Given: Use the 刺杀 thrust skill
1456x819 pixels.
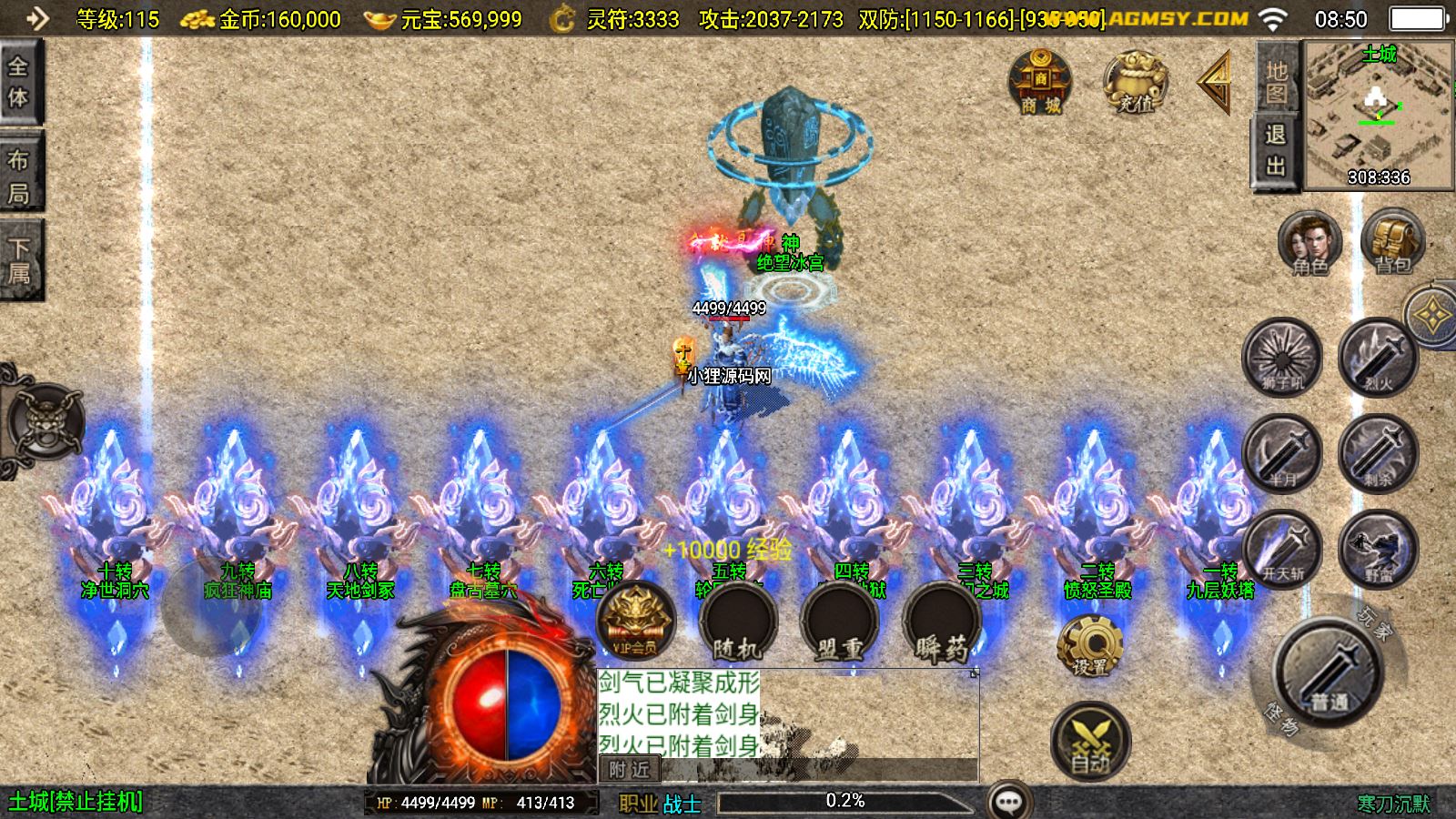Looking at the screenshot, I should click(x=1378, y=453).
